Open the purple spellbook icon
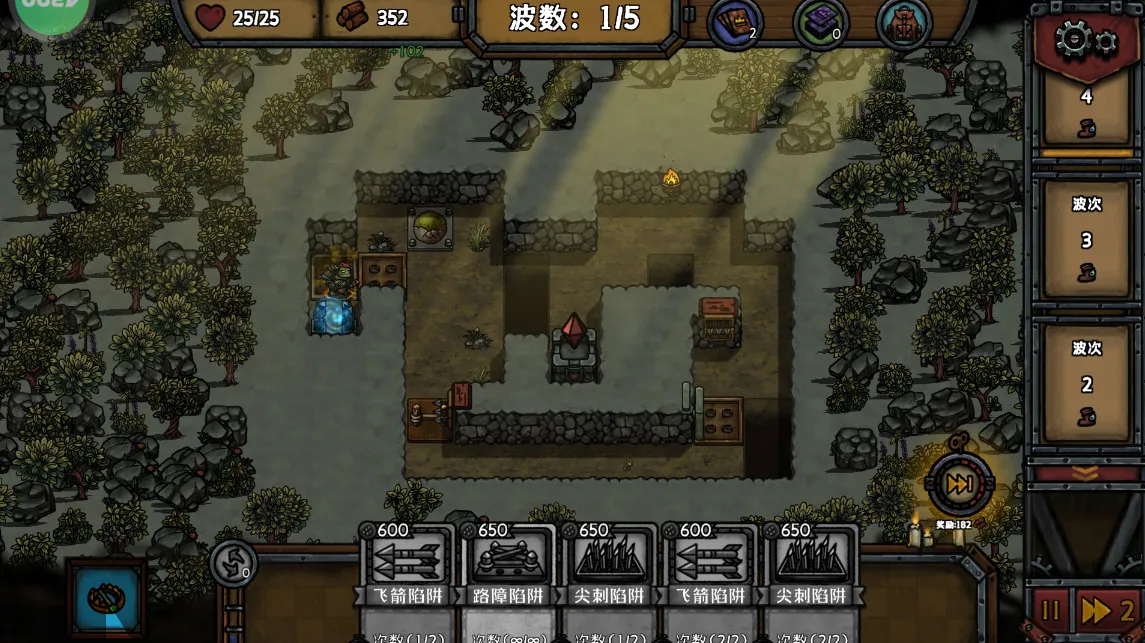Image resolution: width=1145 pixels, height=643 pixels. 820,22
